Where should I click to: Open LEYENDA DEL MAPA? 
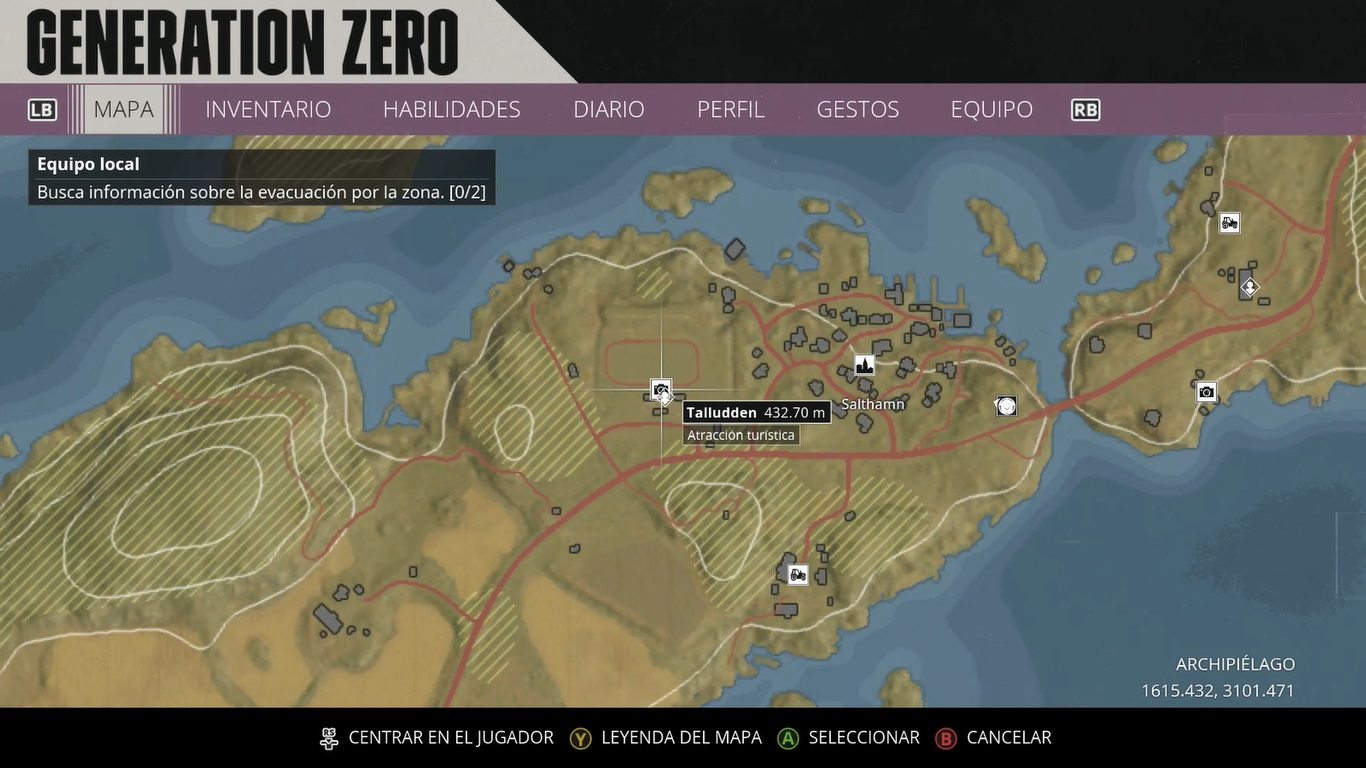(x=679, y=738)
